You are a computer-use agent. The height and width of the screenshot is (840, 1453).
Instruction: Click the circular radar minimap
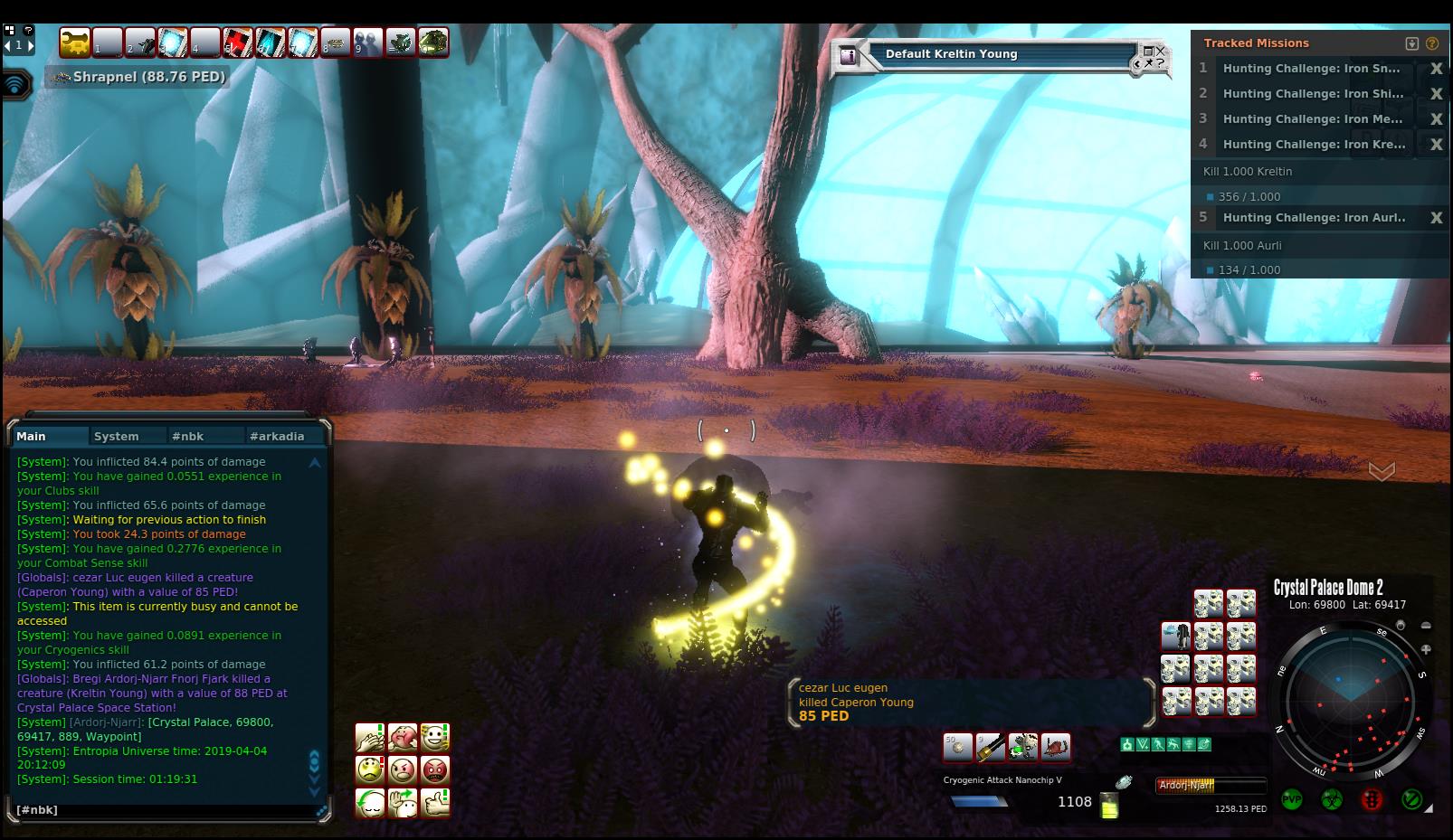[1349, 701]
